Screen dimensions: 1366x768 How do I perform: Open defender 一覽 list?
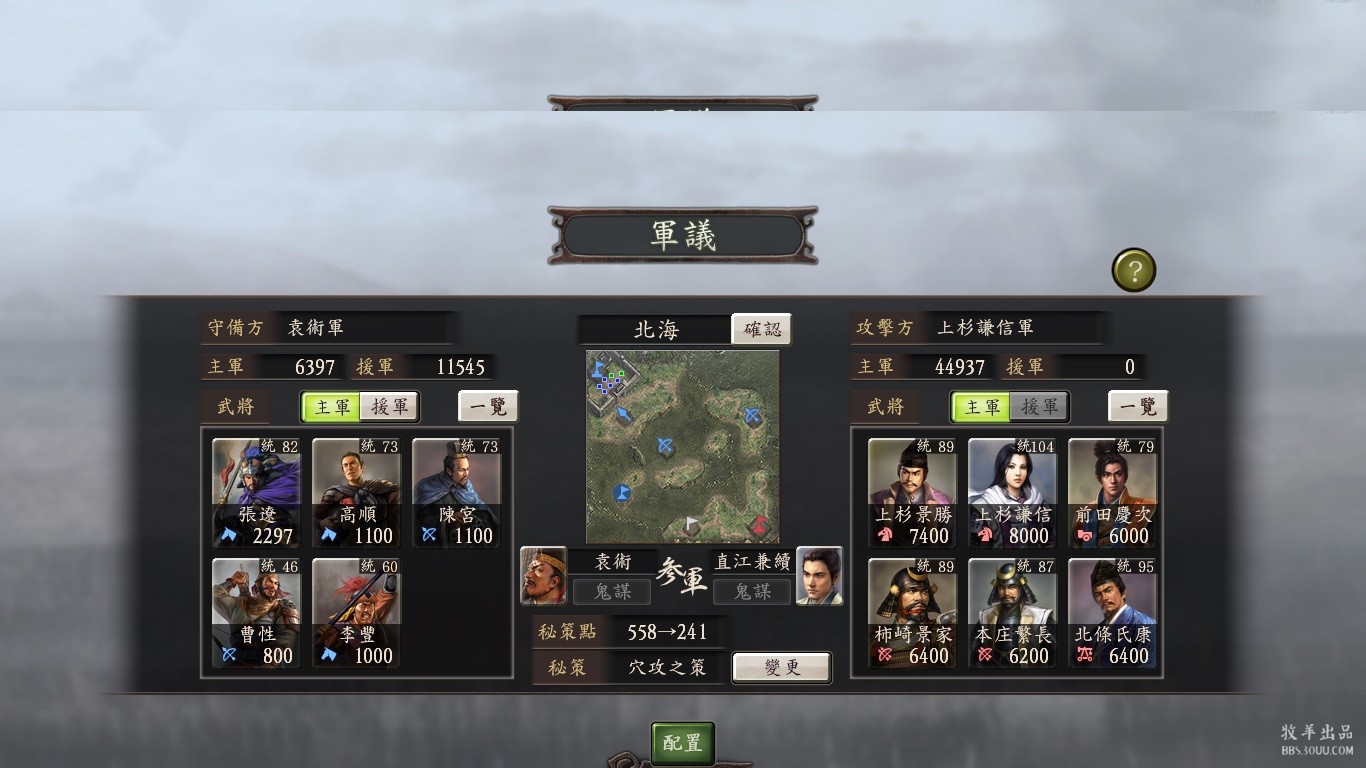(488, 407)
